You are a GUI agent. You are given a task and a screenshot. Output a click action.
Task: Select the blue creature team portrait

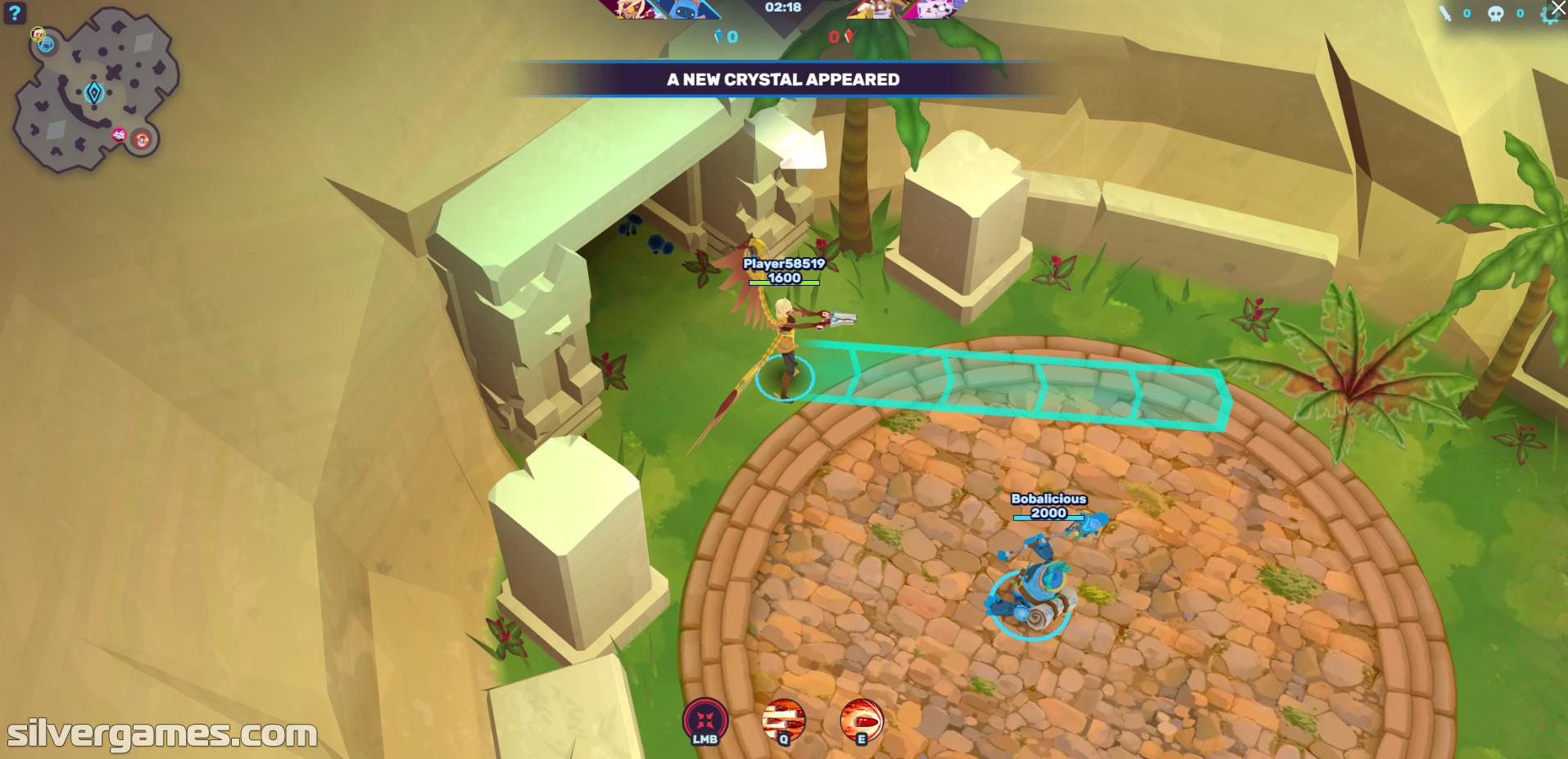pyautogui.click(x=690, y=8)
